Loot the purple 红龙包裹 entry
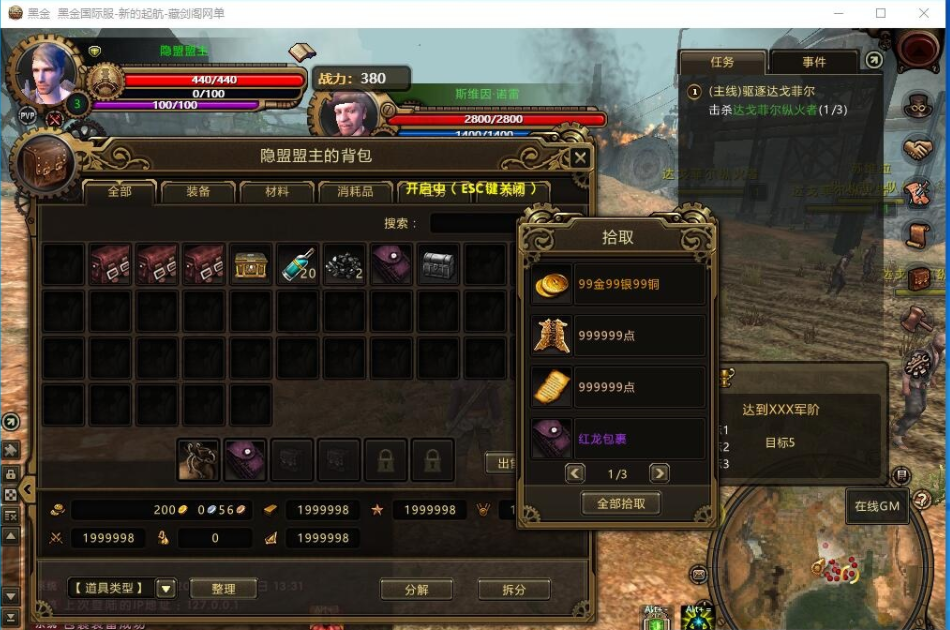 618,439
